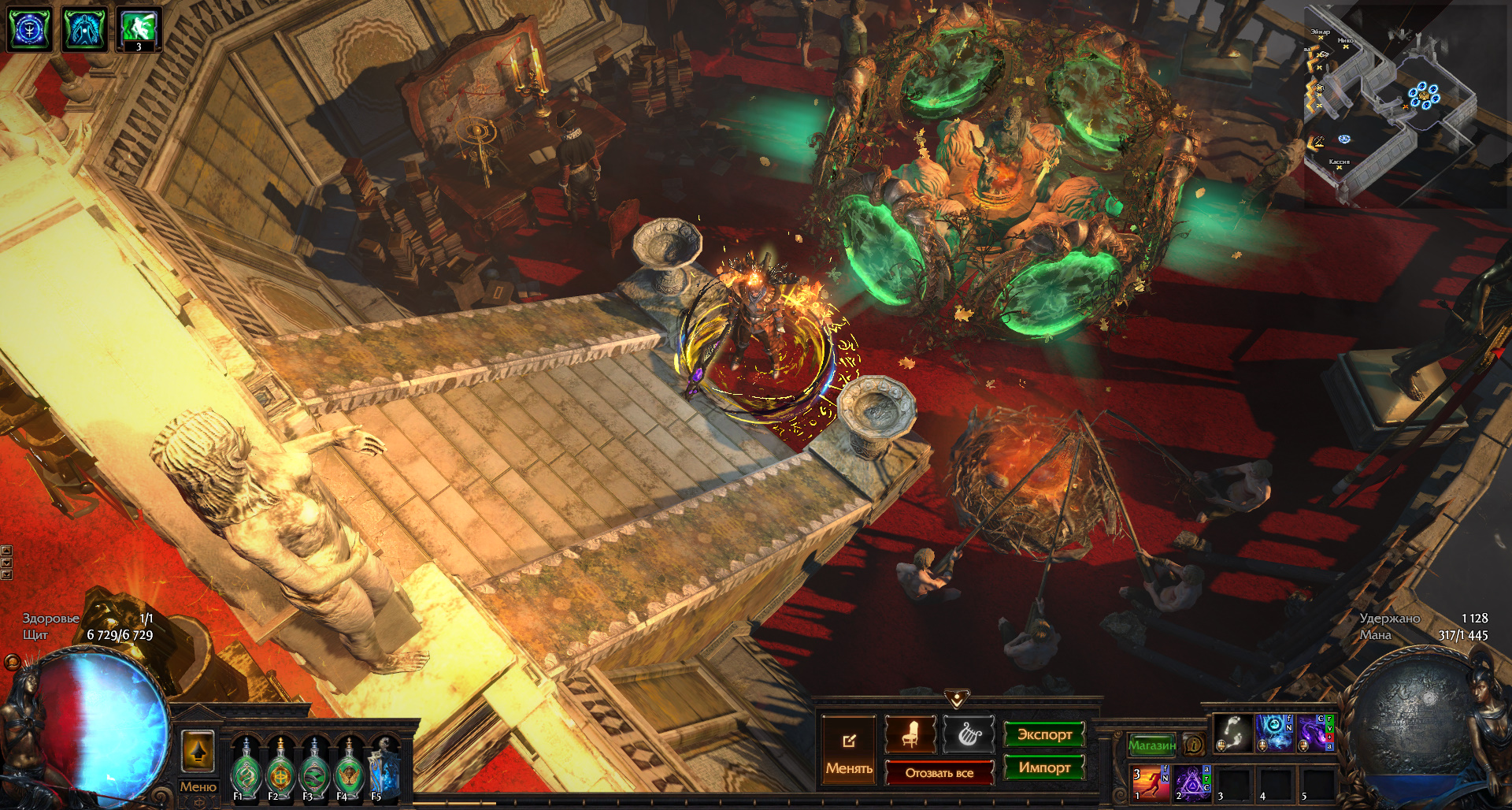
Task: Select the purple swirl skill icon
Action: pyautogui.click(x=1314, y=733)
